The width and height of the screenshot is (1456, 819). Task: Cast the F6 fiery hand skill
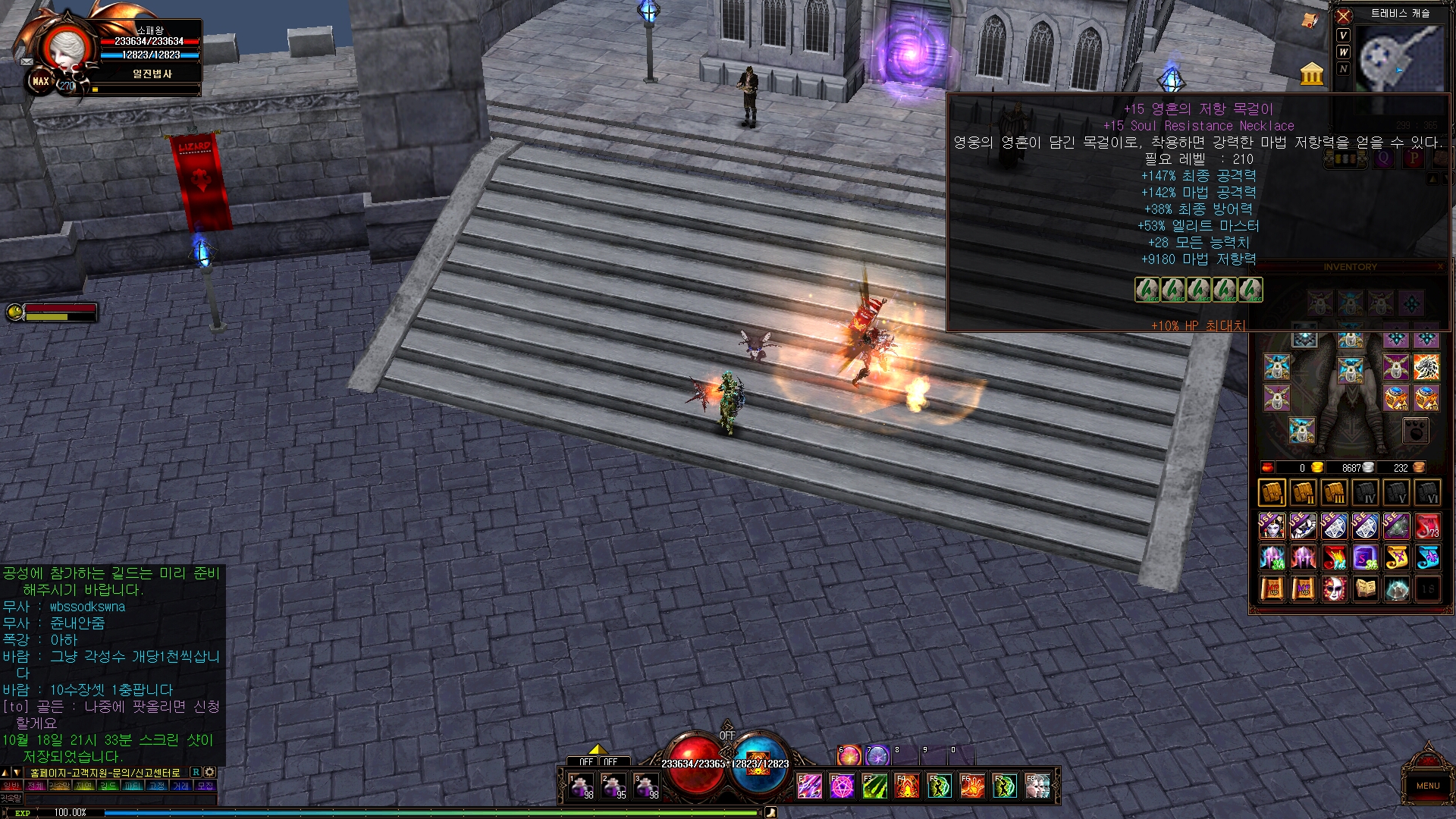(972, 786)
